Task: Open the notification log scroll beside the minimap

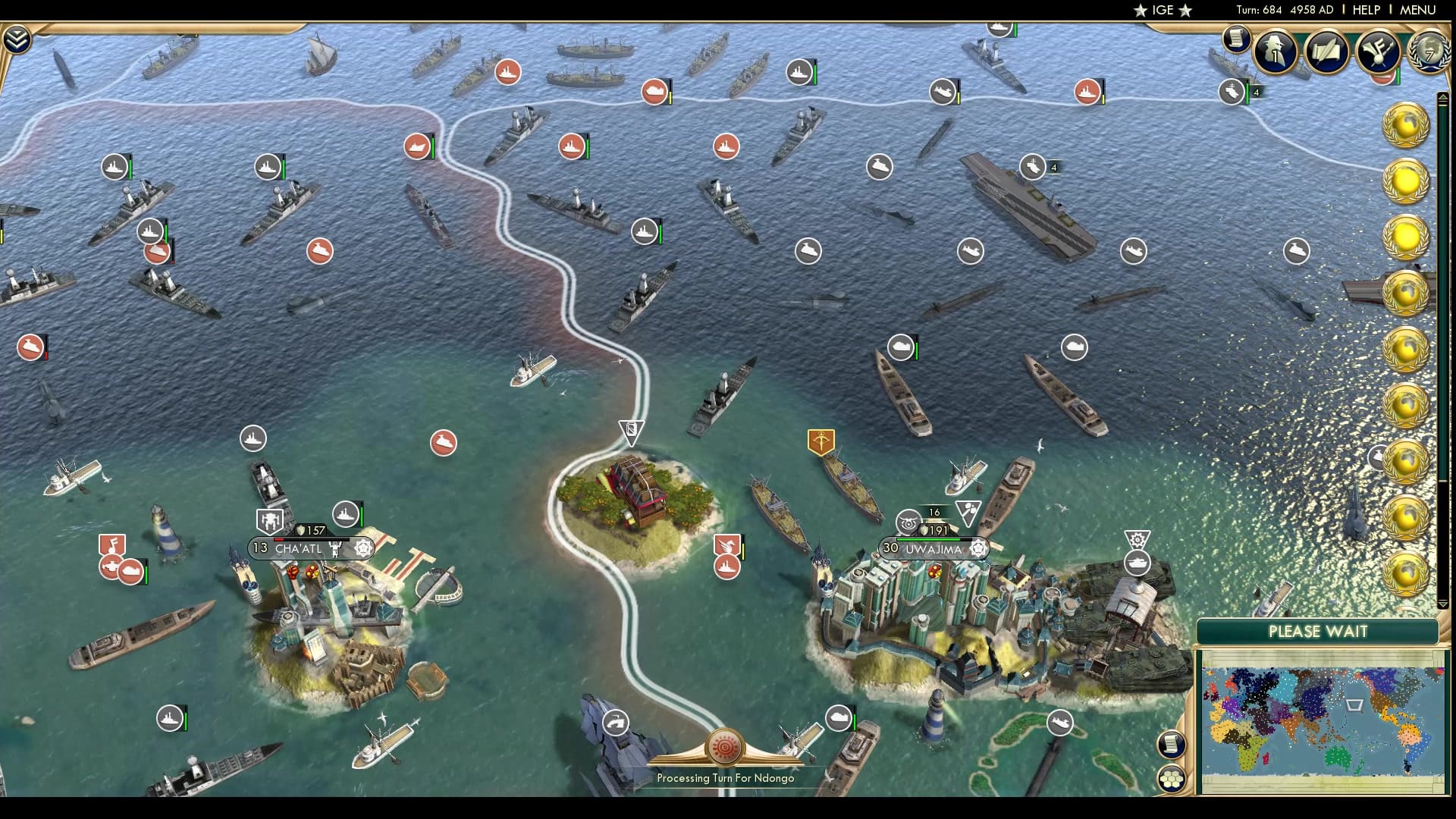Action: 1172,746
